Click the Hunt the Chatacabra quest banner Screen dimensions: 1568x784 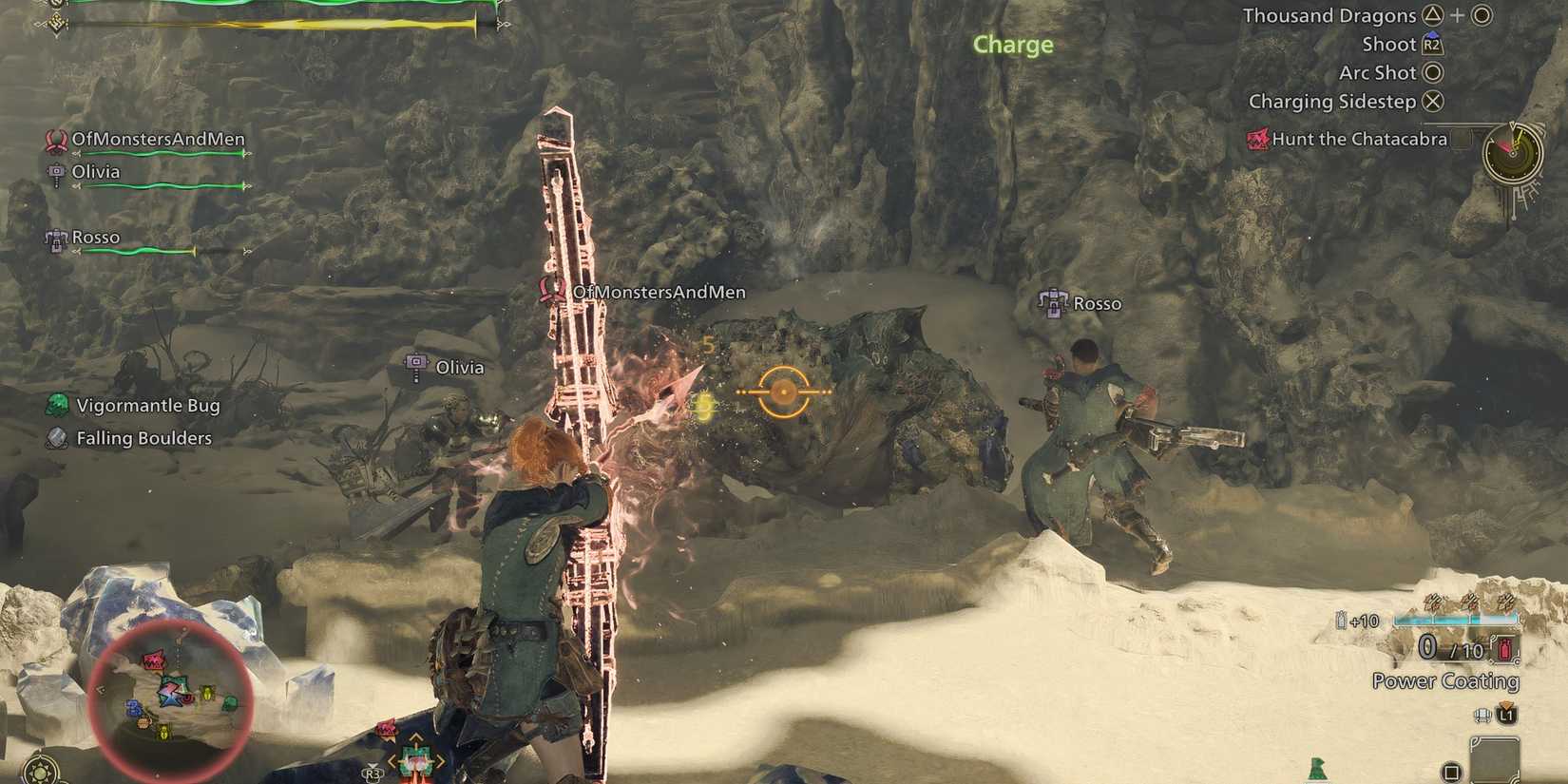pyautogui.click(x=1359, y=139)
